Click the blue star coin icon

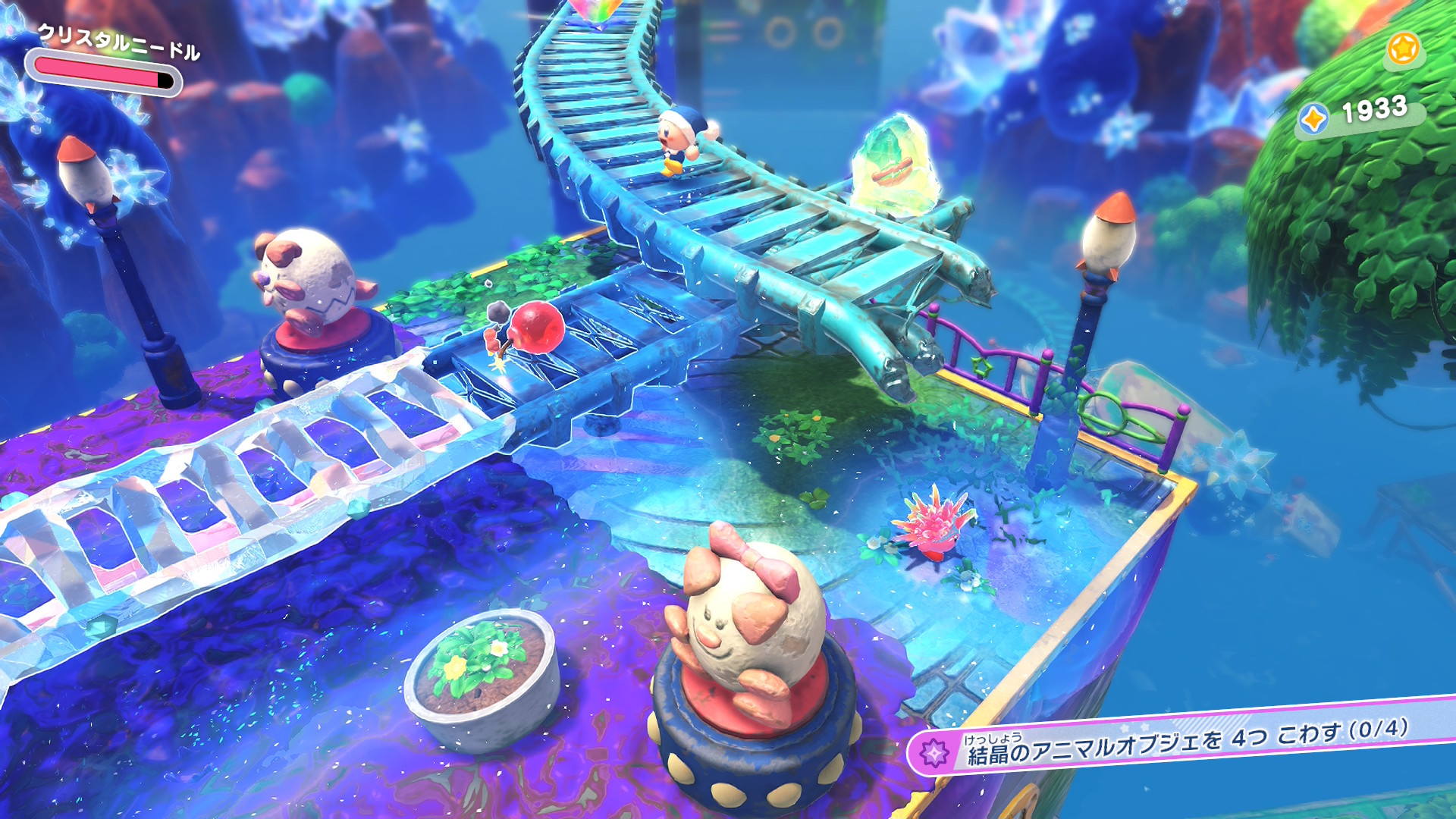(1313, 119)
